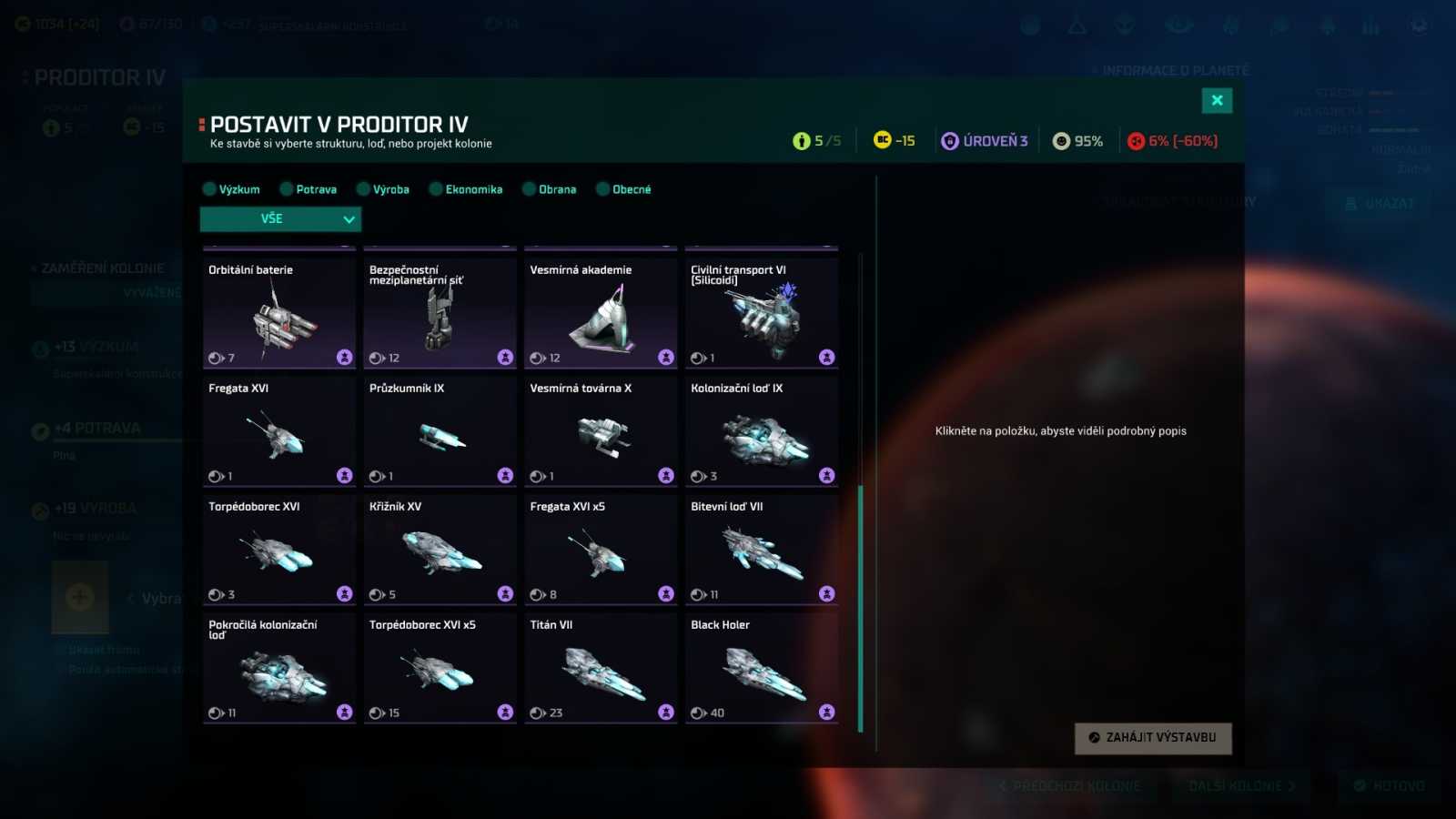Toggle the Obecné filter
Viewport: 1456px width, 819px height.
click(x=623, y=189)
